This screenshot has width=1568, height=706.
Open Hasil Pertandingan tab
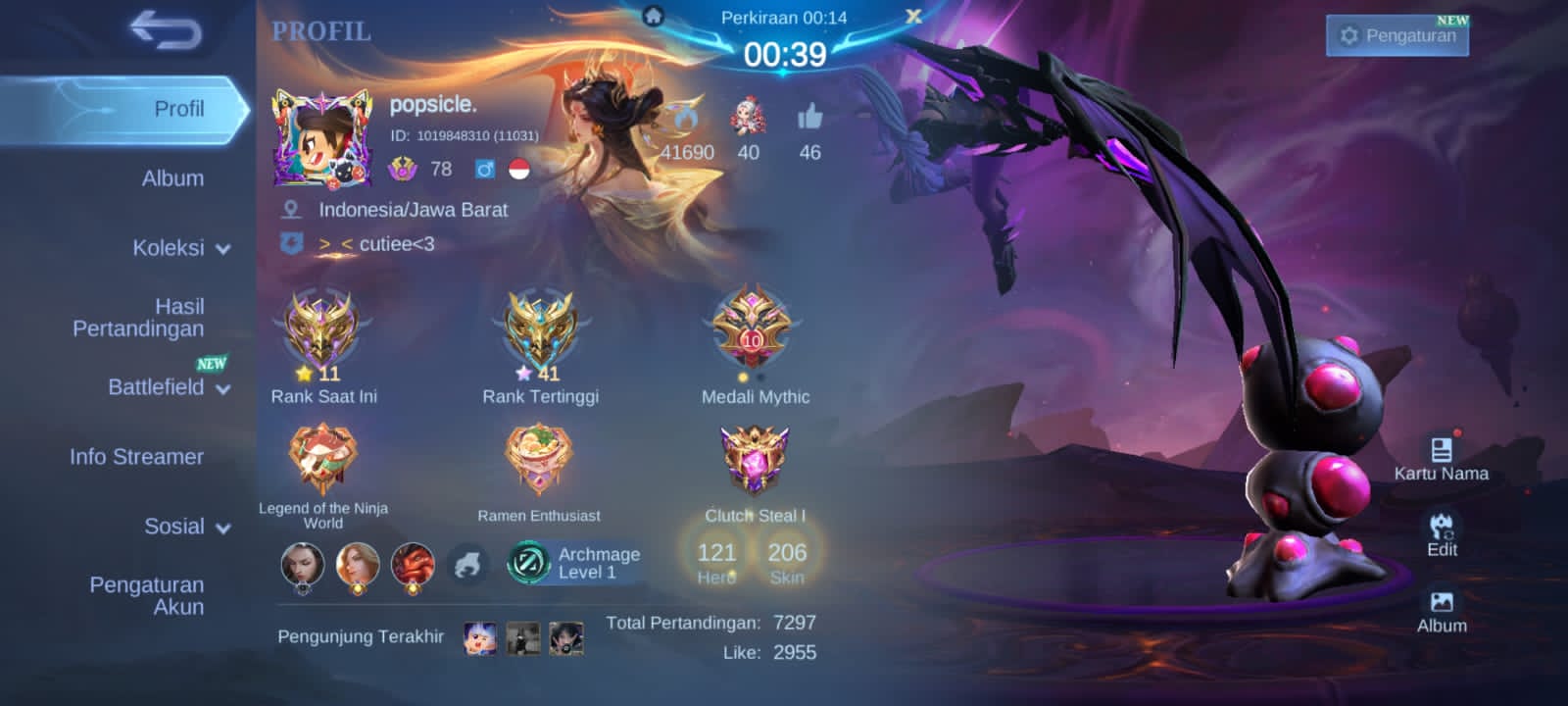(x=138, y=318)
